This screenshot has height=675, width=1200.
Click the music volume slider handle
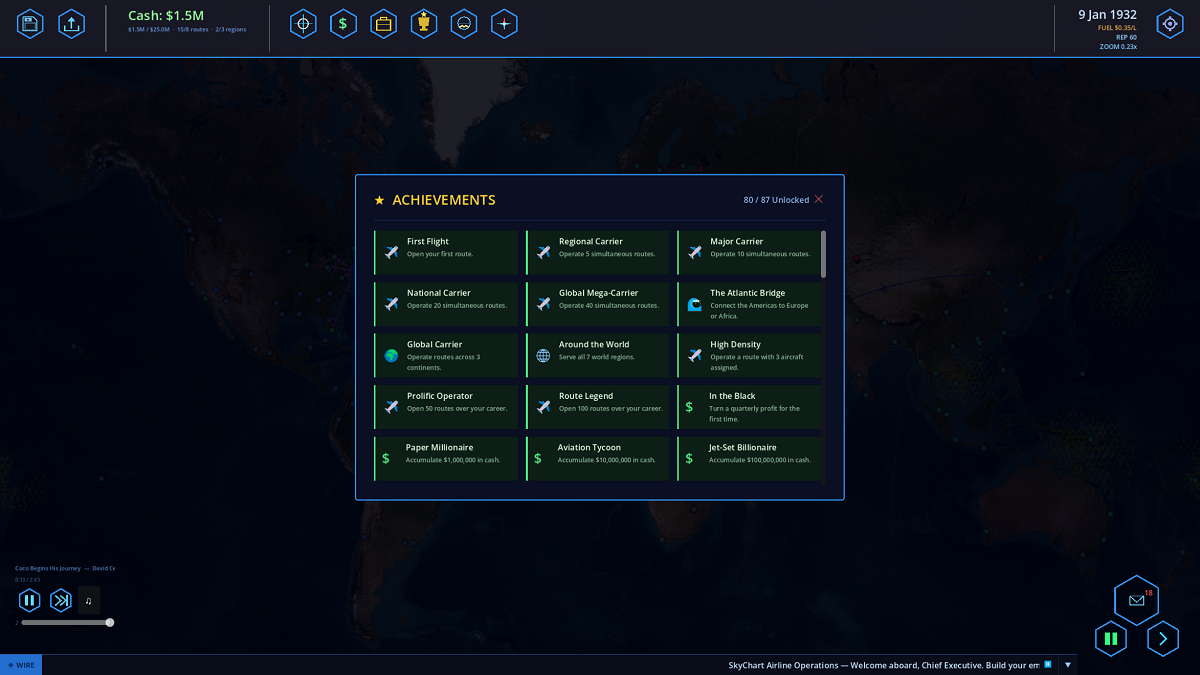110,622
